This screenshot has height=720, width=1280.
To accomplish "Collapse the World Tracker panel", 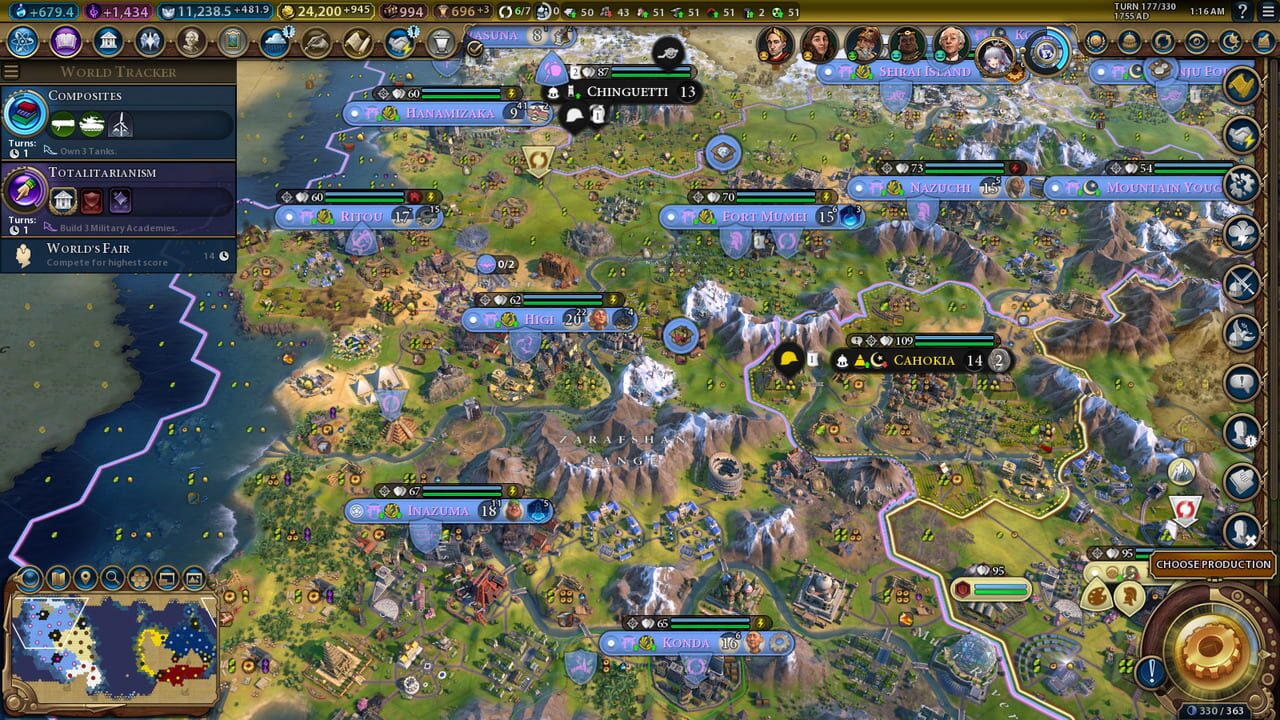I will pyautogui.click(x=10, y=71).
